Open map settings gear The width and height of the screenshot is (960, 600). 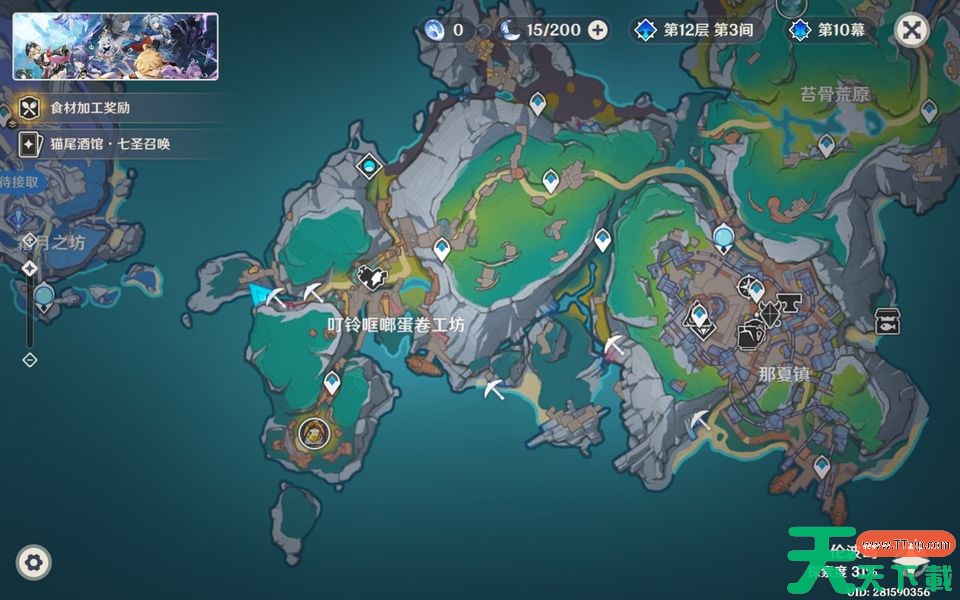point(34,563)
